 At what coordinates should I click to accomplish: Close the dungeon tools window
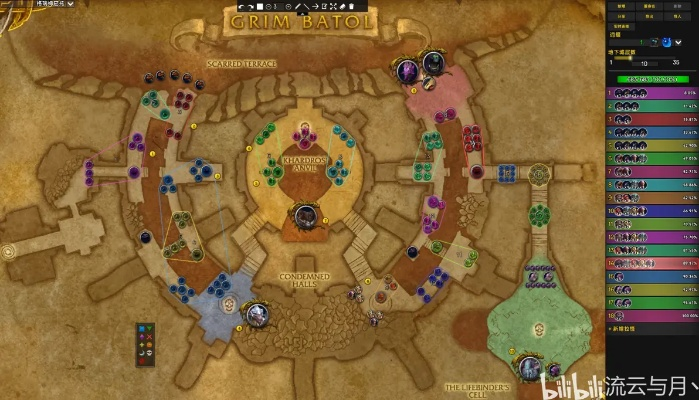(692, 5)
